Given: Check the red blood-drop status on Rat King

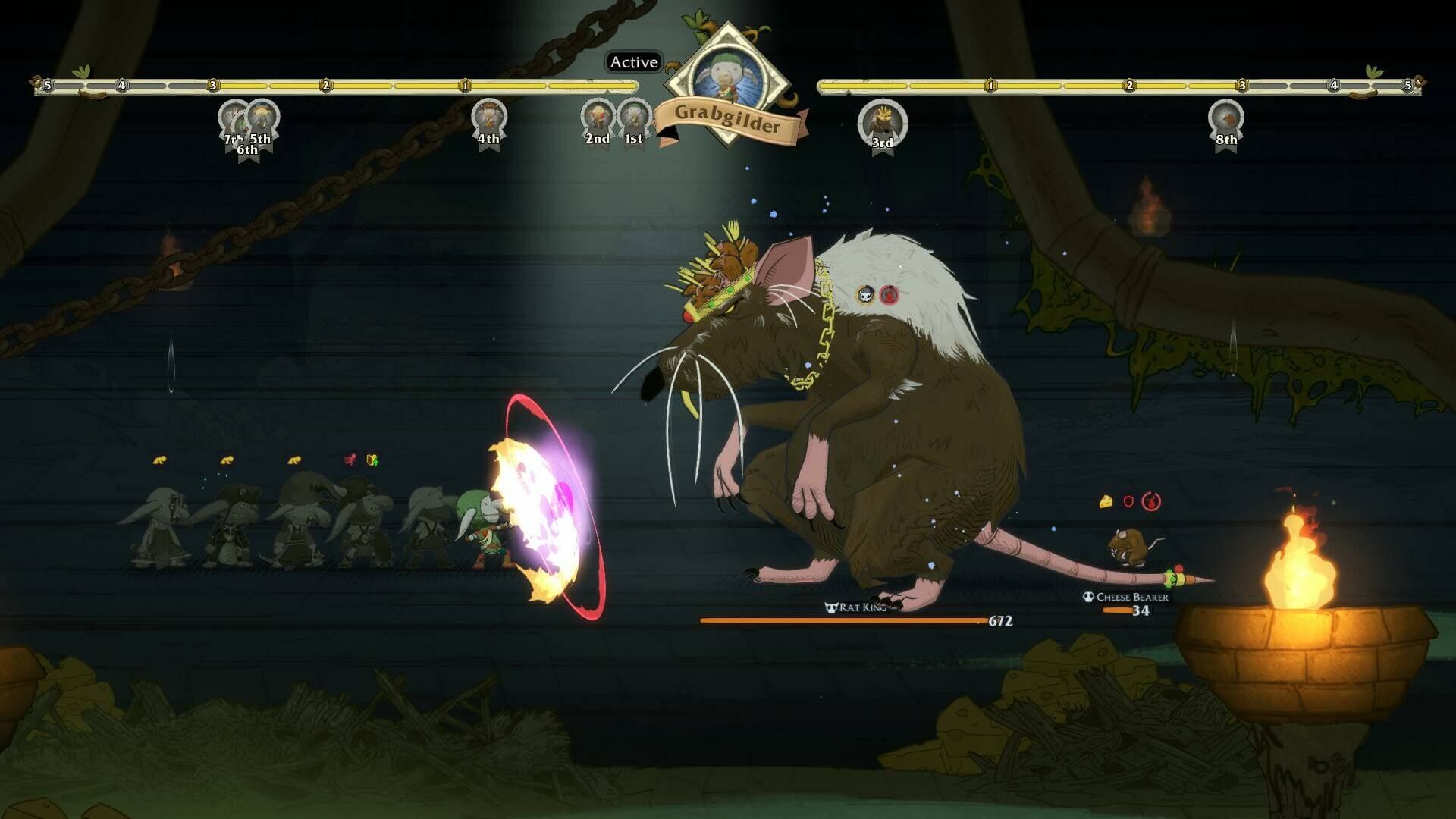Looking at the screenshot, I should pyautogui.click(x=890, y=295).
